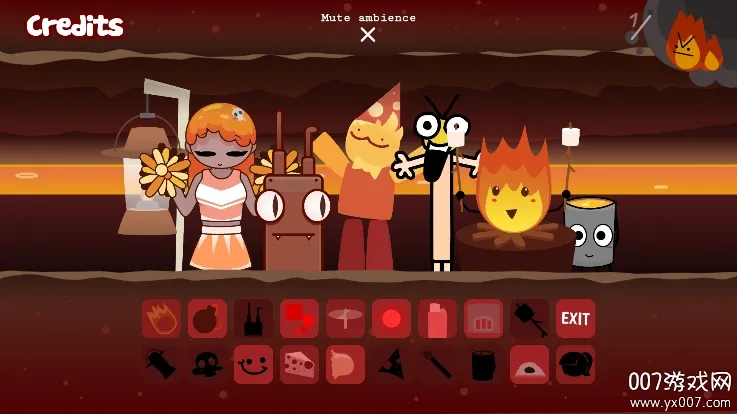This screenshot has width=737, height=414.
Task: Mute ambience with the X toggle
Action: point(368,35)
